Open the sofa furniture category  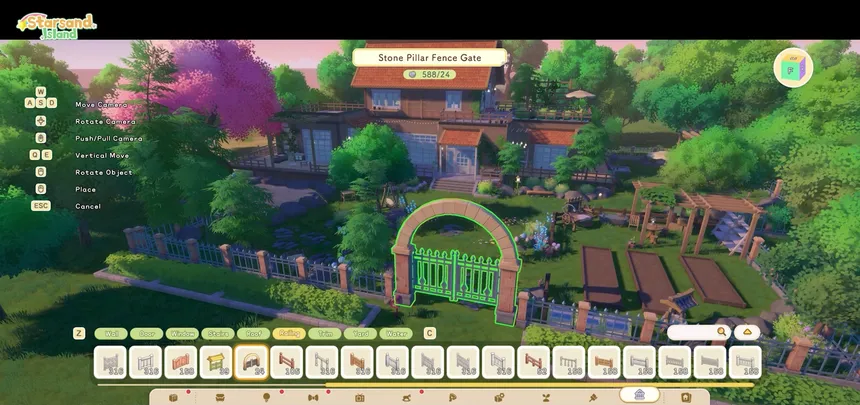tap(220, 397)
